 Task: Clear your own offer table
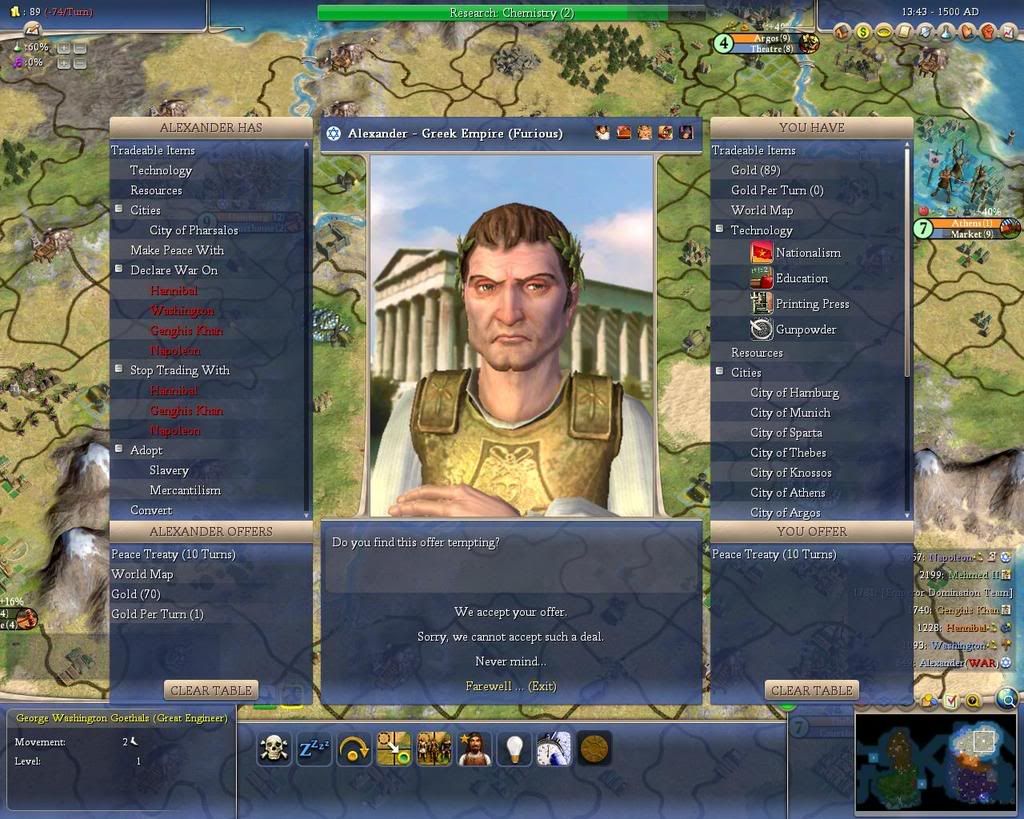tap(811, 690)
